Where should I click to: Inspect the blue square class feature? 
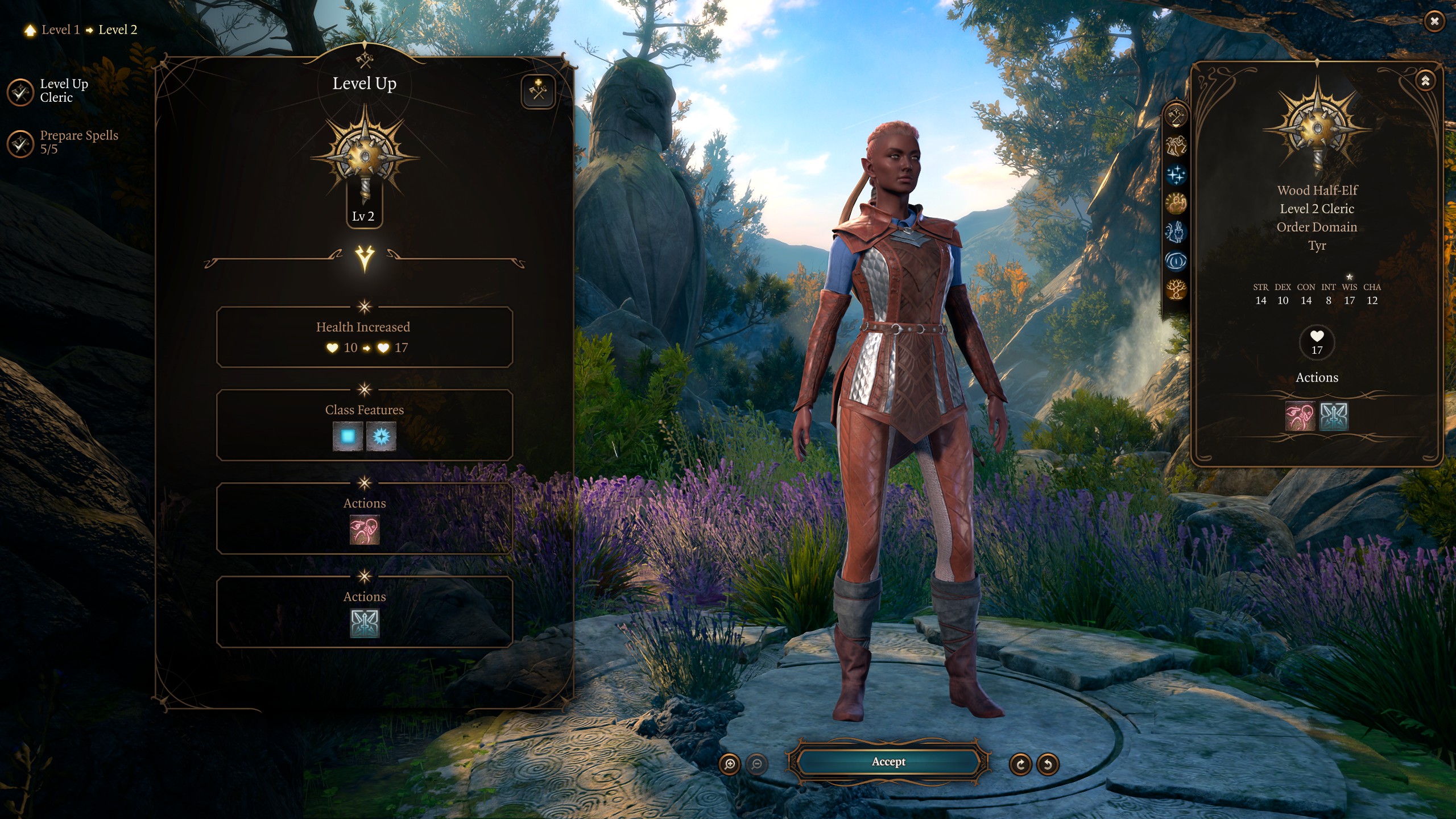348,437
